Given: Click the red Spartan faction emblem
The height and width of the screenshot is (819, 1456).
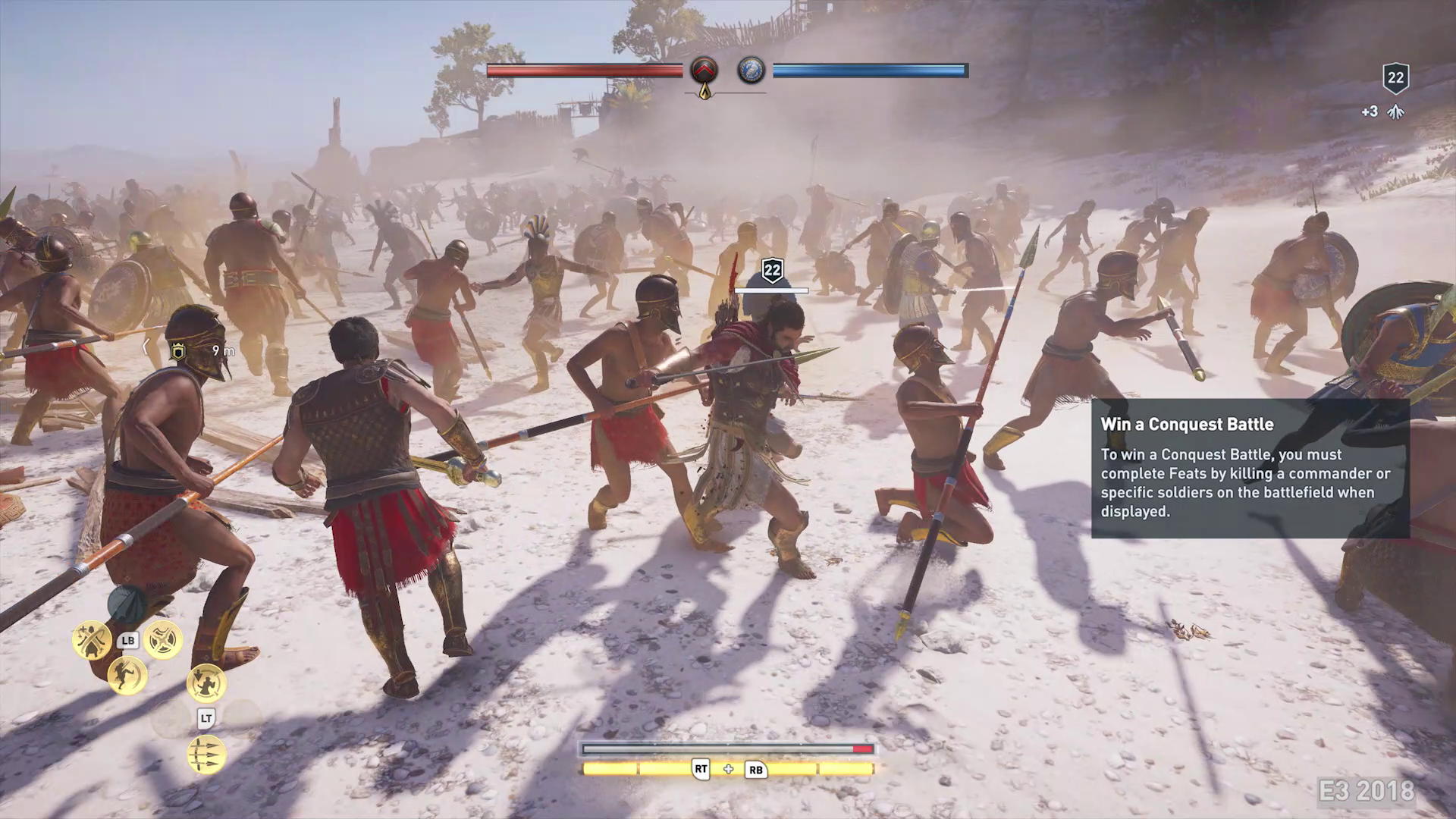Looking at the screenshot, I should 704,71.
